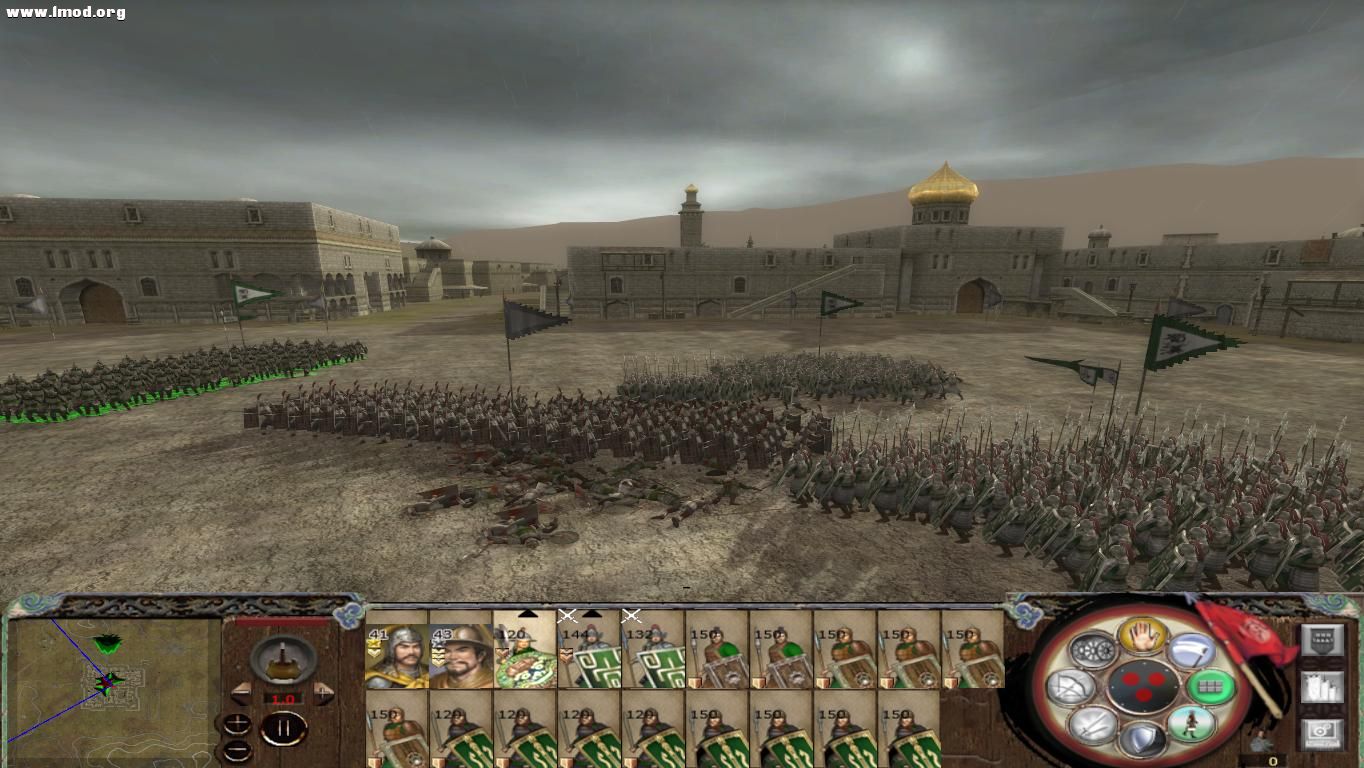Click the green grid group formation icon

pyautogui.click(x=1211, y=684)
